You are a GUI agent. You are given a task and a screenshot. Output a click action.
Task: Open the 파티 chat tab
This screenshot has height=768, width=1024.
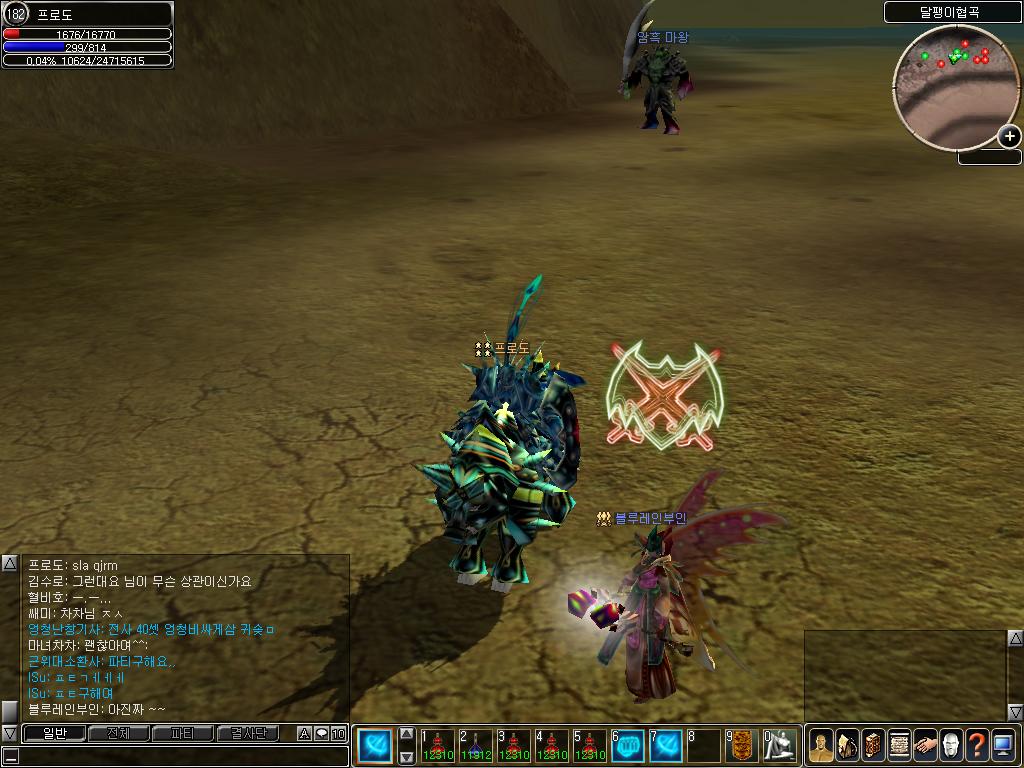182,734
